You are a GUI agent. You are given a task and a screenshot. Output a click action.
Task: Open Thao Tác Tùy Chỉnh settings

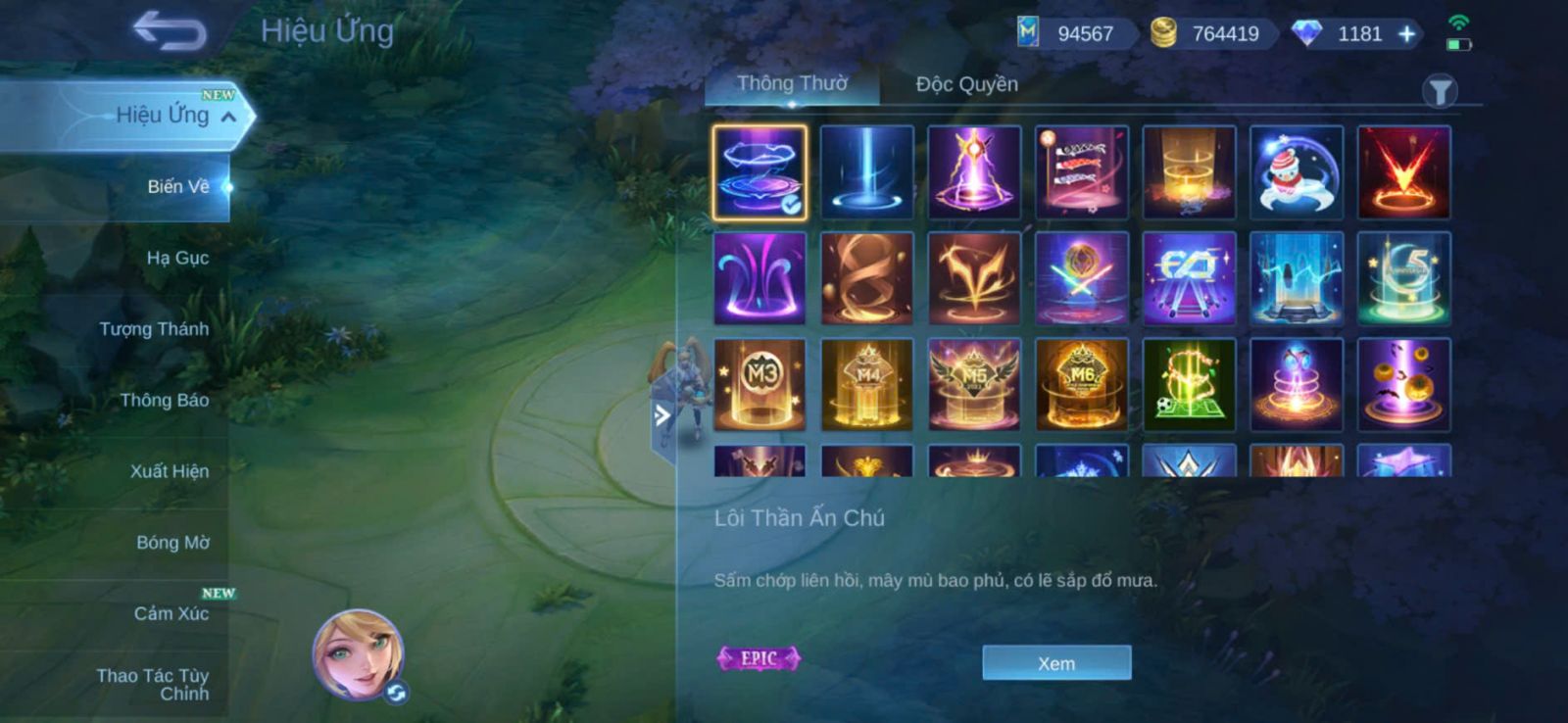tap(154, 684)
